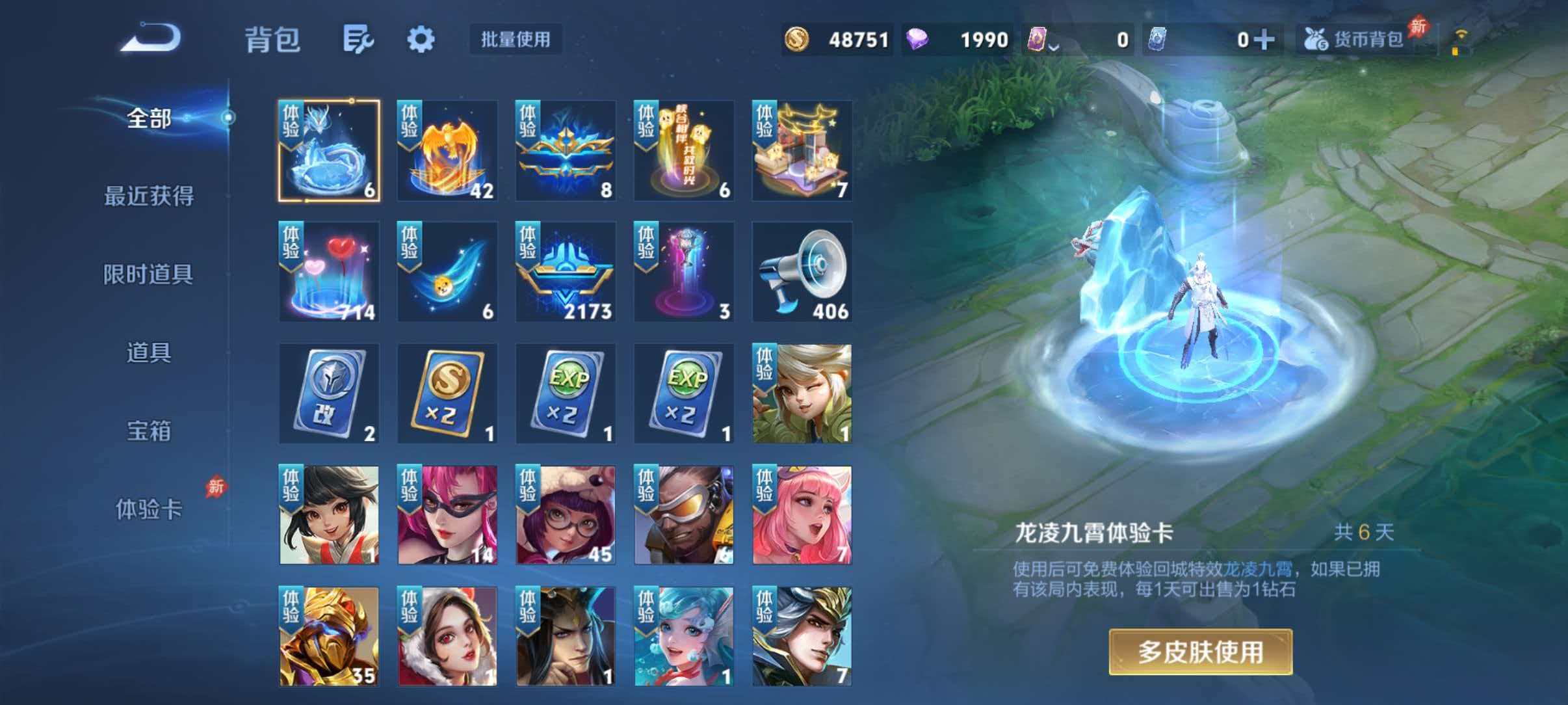Select the gold coin ×2 card
Image resolution: width=1568 pixels, height=705 pixels.
[447, 393]
